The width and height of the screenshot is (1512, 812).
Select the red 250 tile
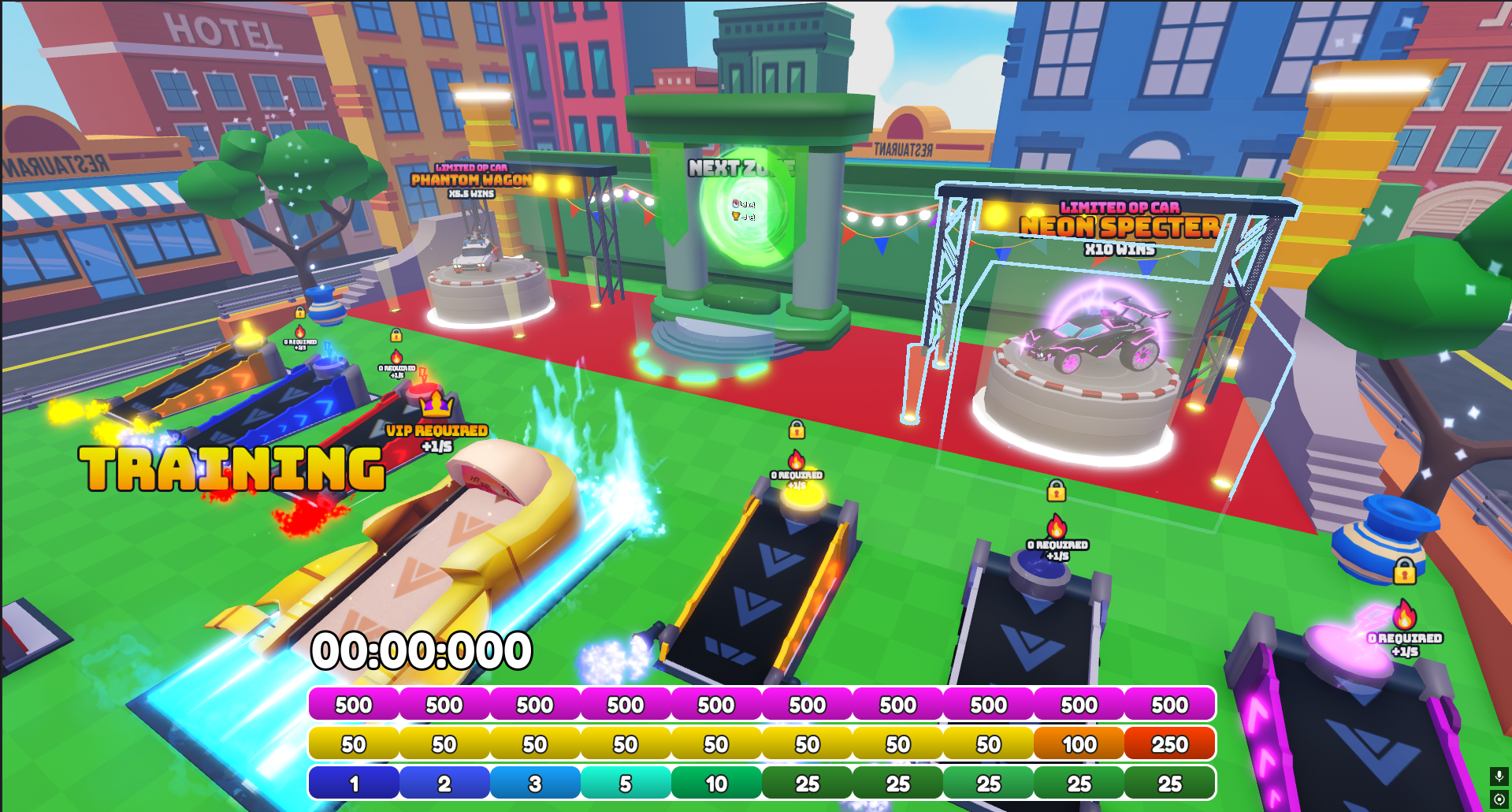coord(1169,744)
